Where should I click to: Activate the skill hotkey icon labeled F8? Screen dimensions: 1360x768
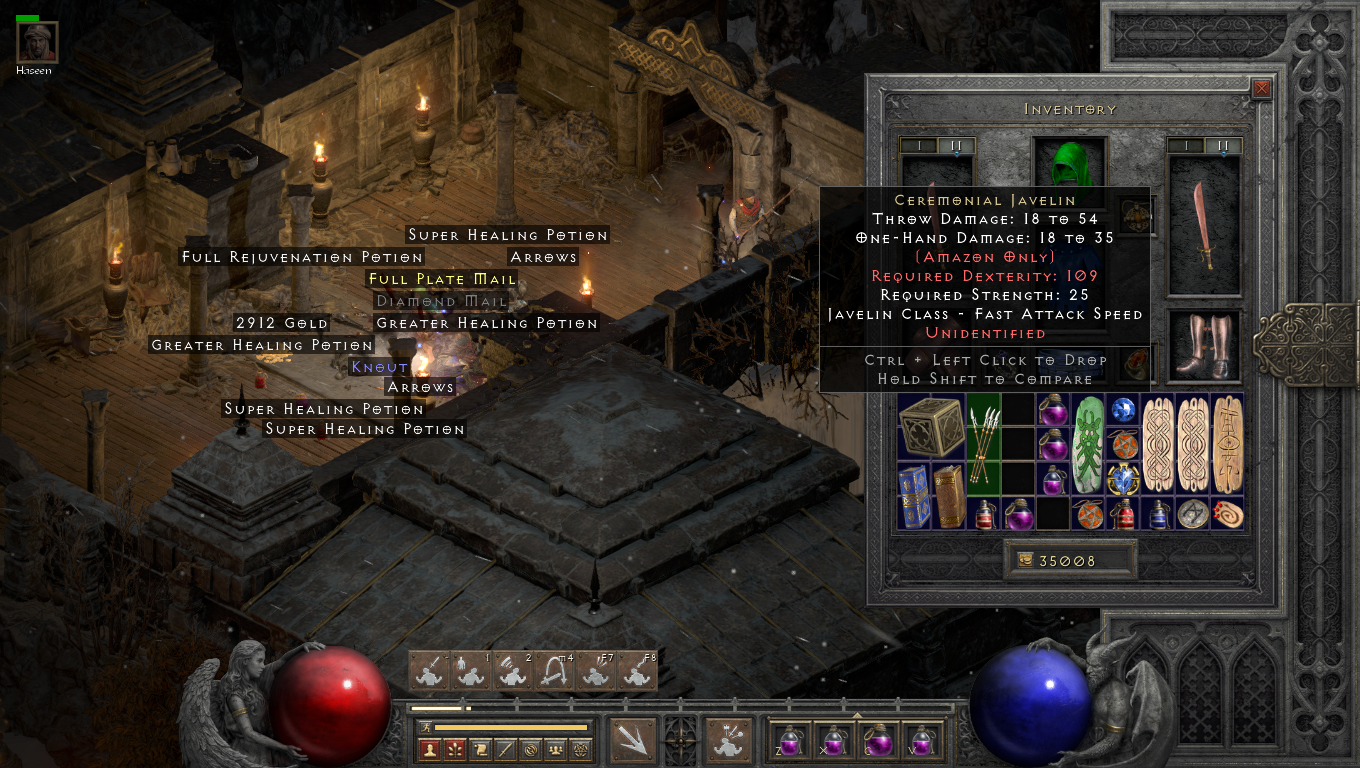[x=637, y=671]
